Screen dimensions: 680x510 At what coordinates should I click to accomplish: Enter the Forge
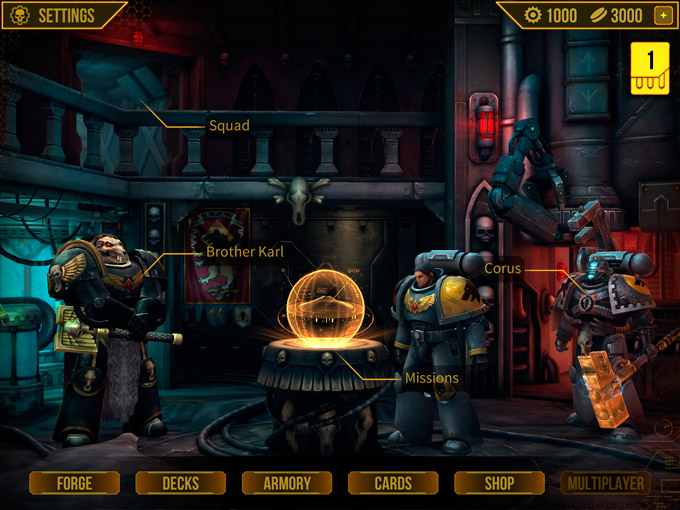pos(75,483)
